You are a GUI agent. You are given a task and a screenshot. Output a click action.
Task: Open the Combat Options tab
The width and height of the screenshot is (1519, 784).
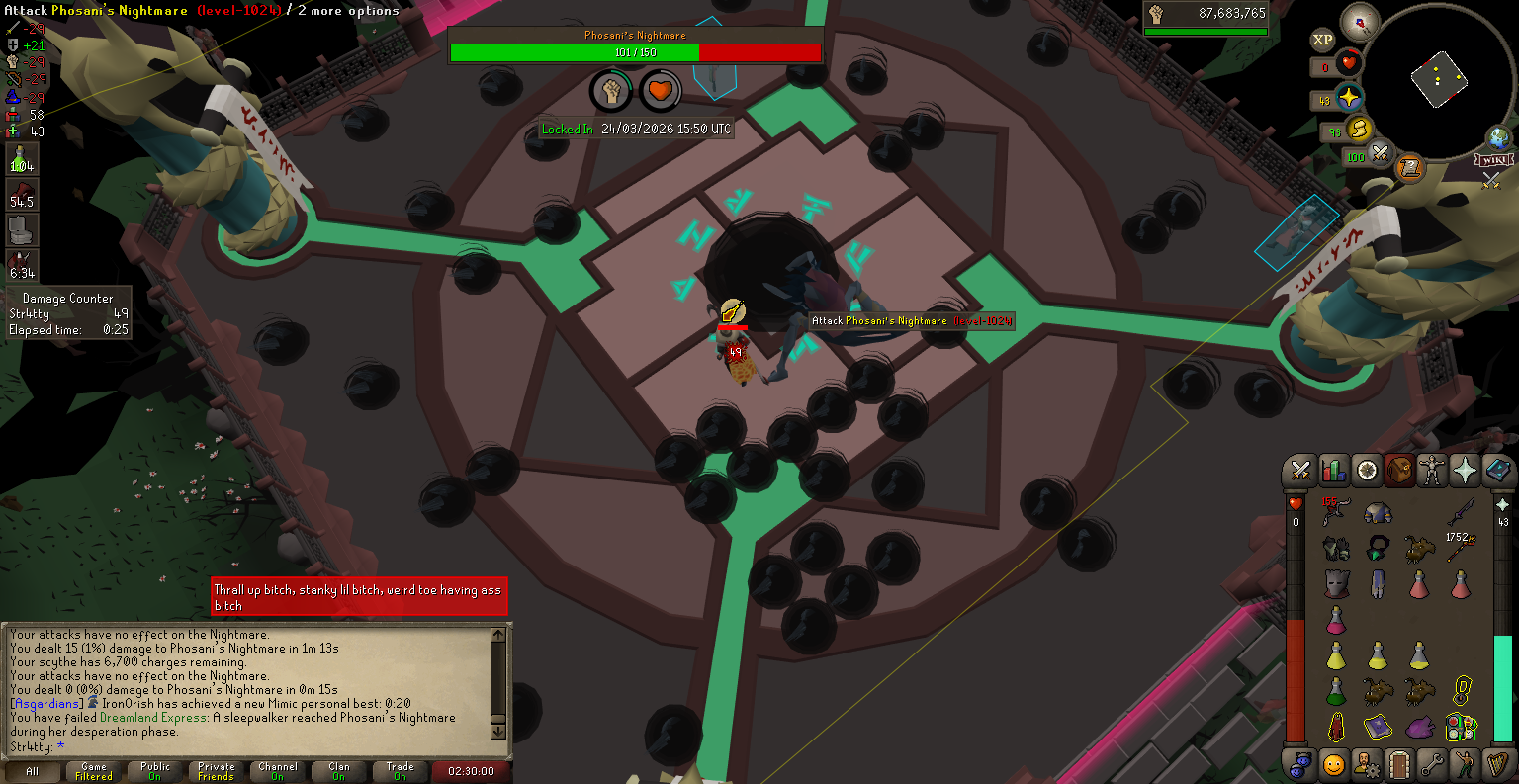(x=1300, y=471)
